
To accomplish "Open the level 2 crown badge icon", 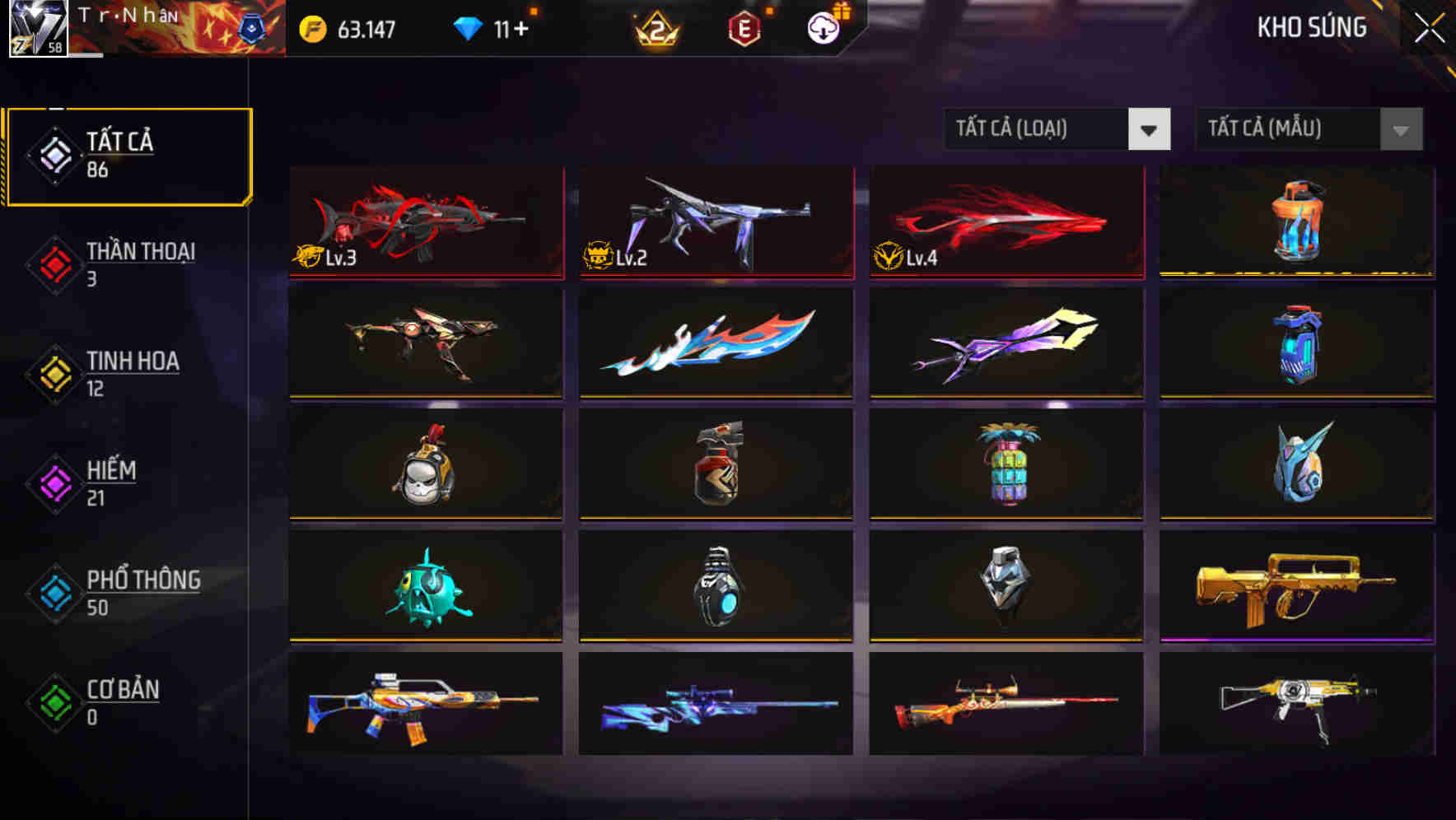I will pos(655,28).
